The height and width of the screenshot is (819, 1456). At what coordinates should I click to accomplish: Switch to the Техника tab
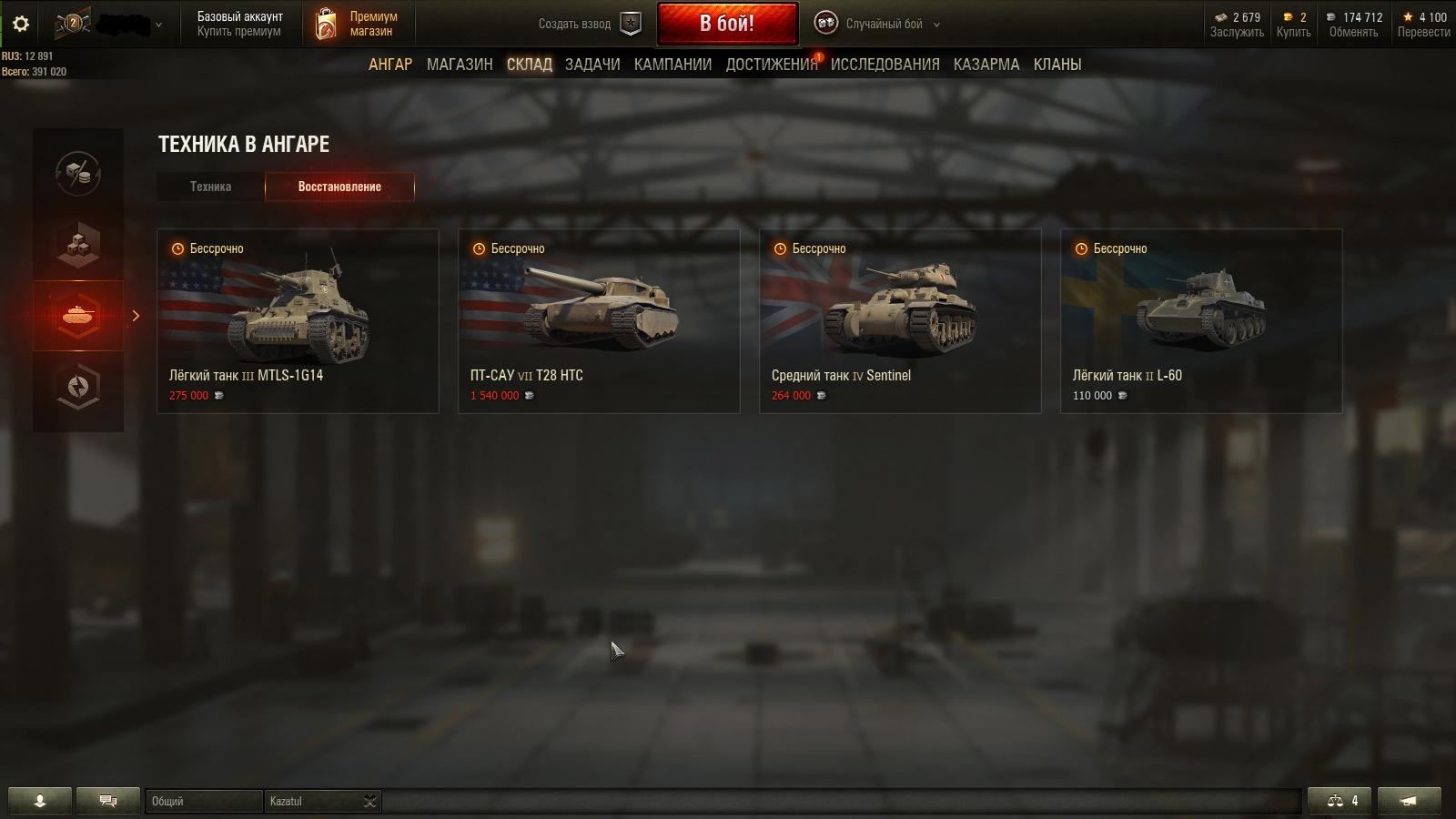click(209, 187)
